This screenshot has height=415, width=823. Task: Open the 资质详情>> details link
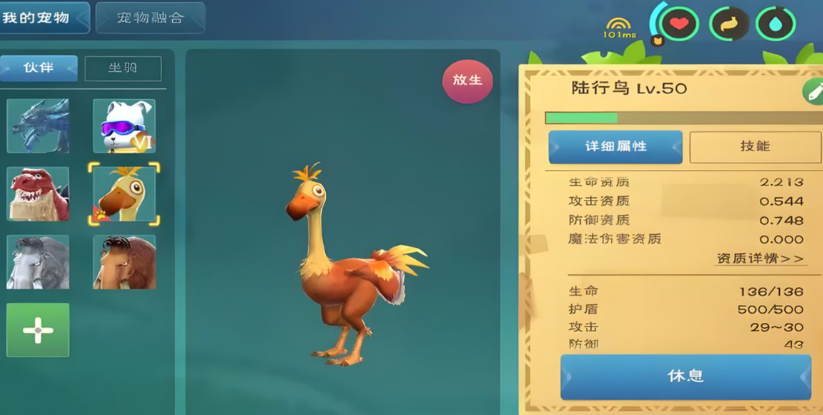click(x=760, y=259)
